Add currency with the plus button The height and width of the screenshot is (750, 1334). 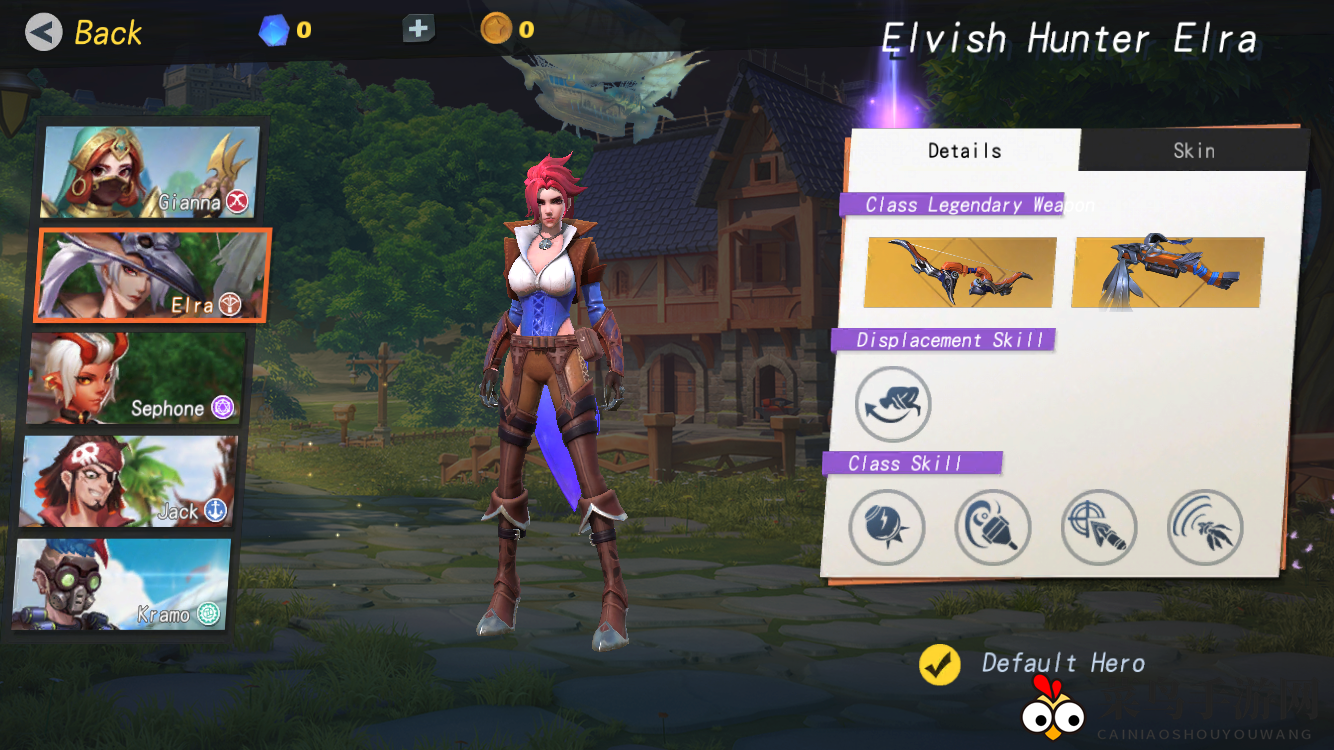click(418, 29)
